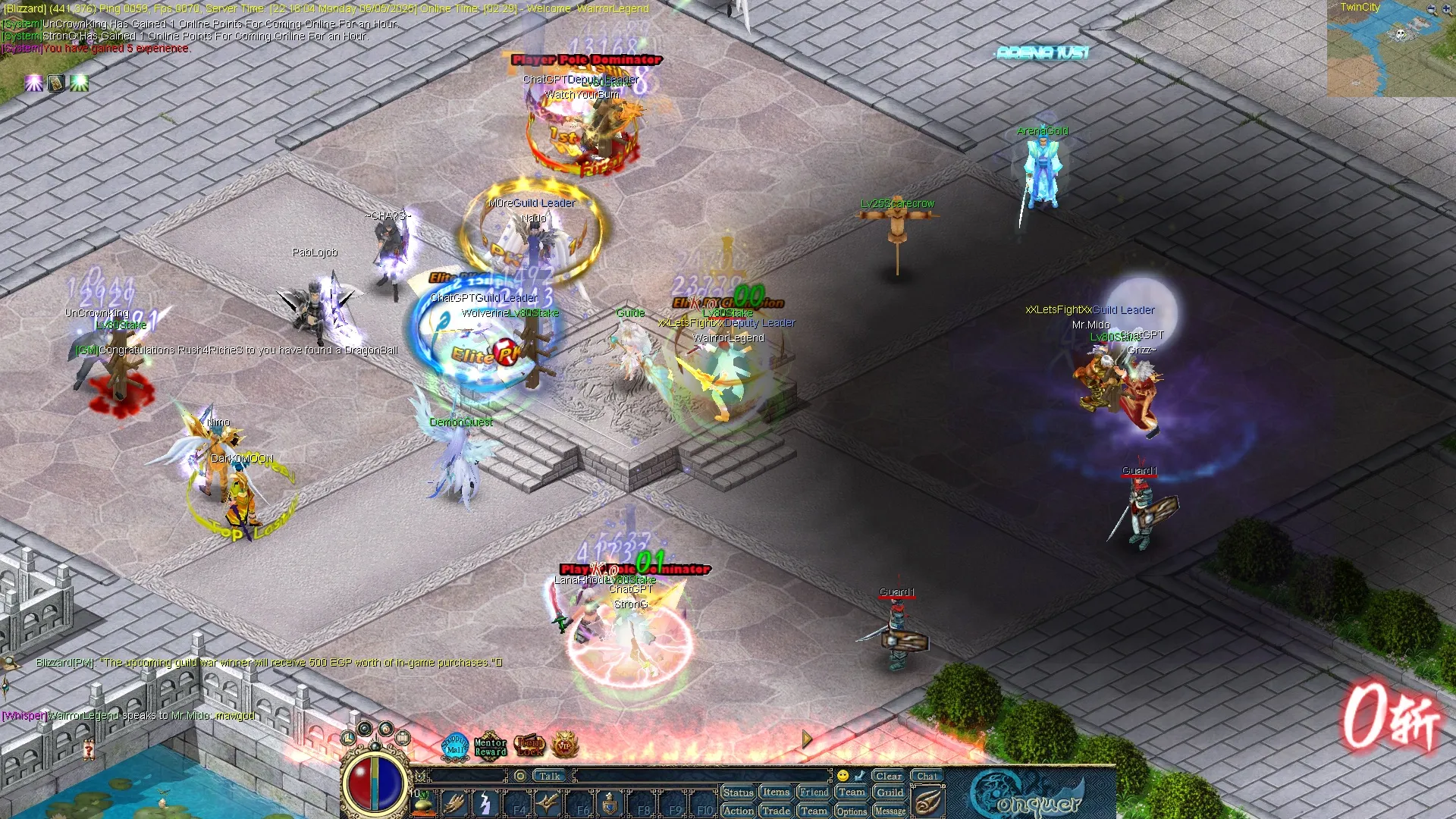Toggle the Item Lock
The height and width of the screenshot is (819, 1456).
(529, 746)
